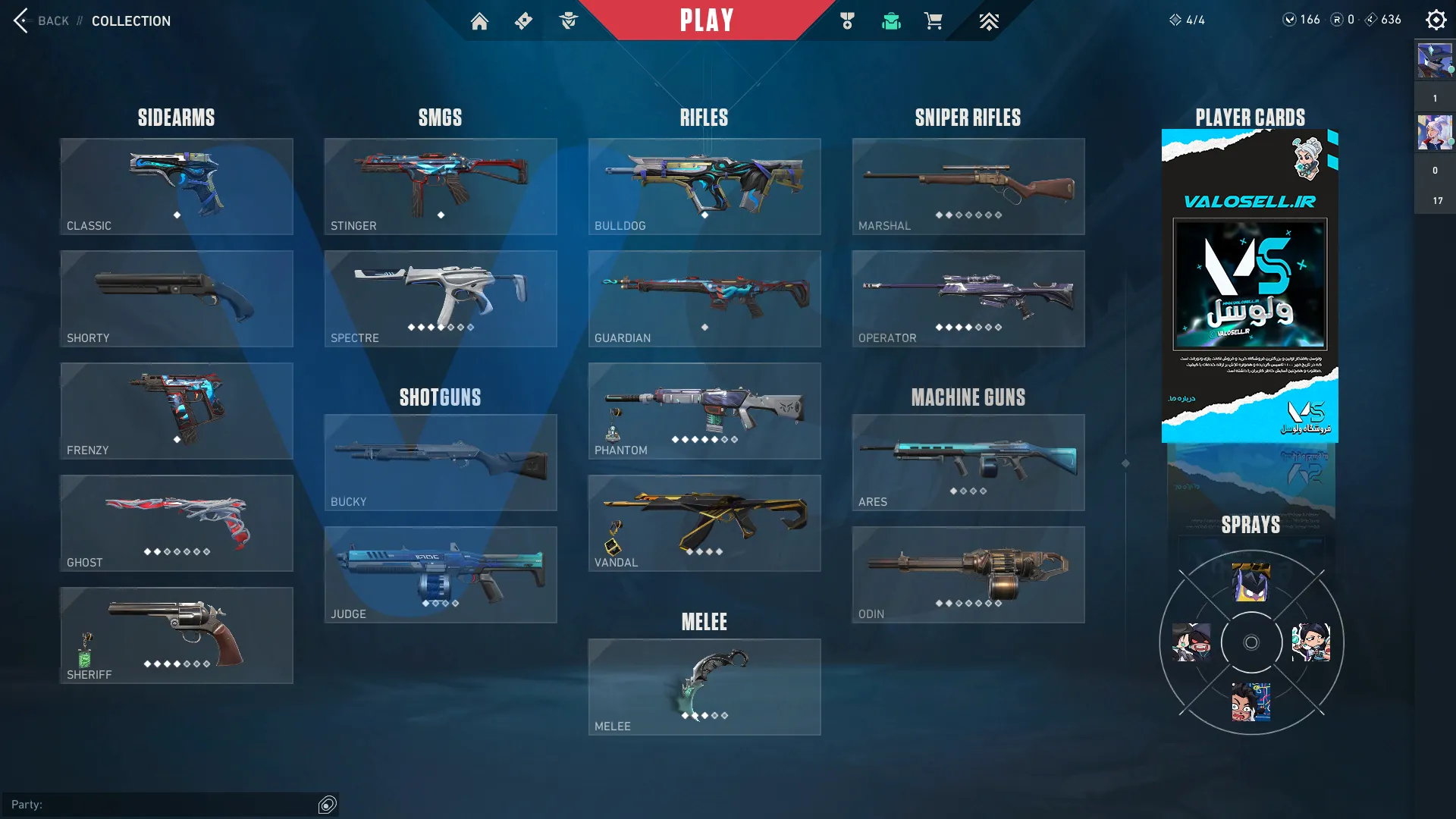Go back from the Collection screen
Screen dimensions: 1456x819
pos(42,20)
